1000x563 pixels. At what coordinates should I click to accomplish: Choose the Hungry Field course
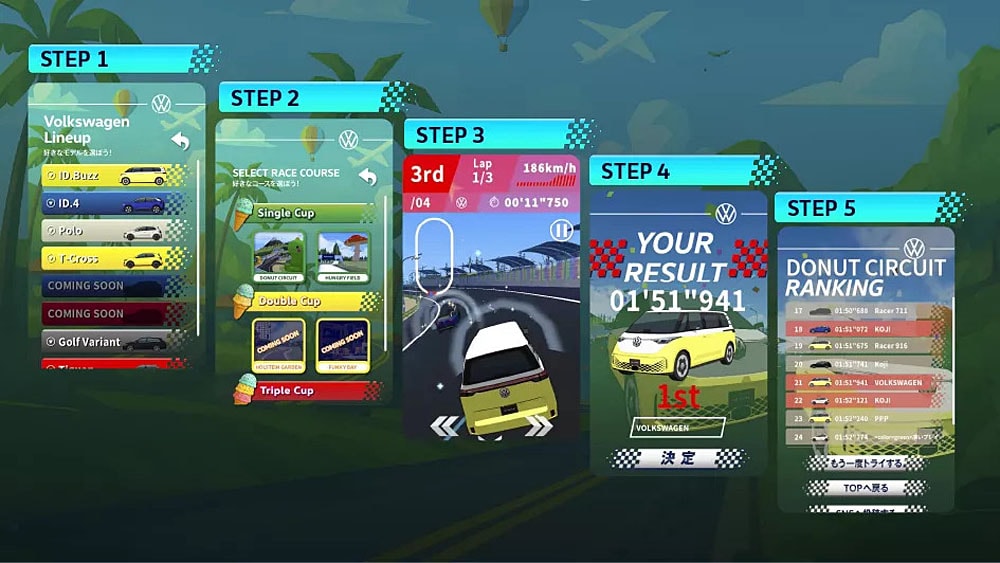(343, 257)
